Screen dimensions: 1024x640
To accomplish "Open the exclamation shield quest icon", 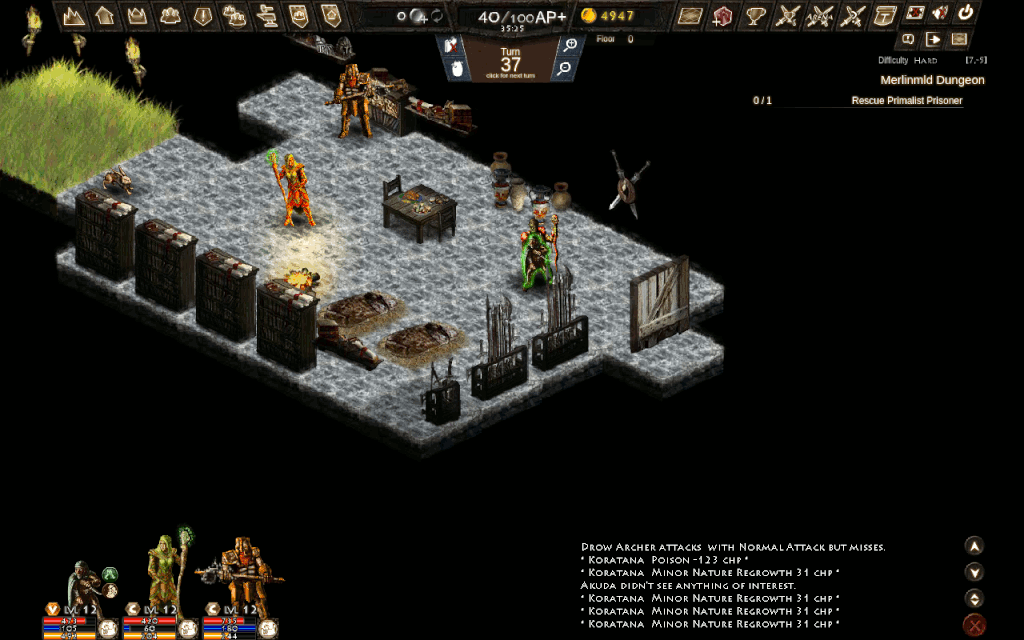I will pos(201,15).
